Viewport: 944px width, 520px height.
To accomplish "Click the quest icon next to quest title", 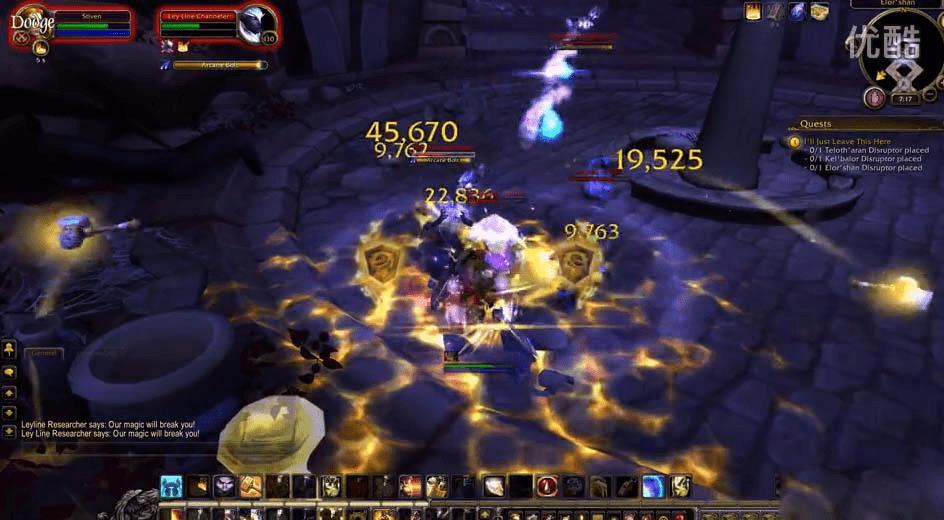I will pos(795,141).
